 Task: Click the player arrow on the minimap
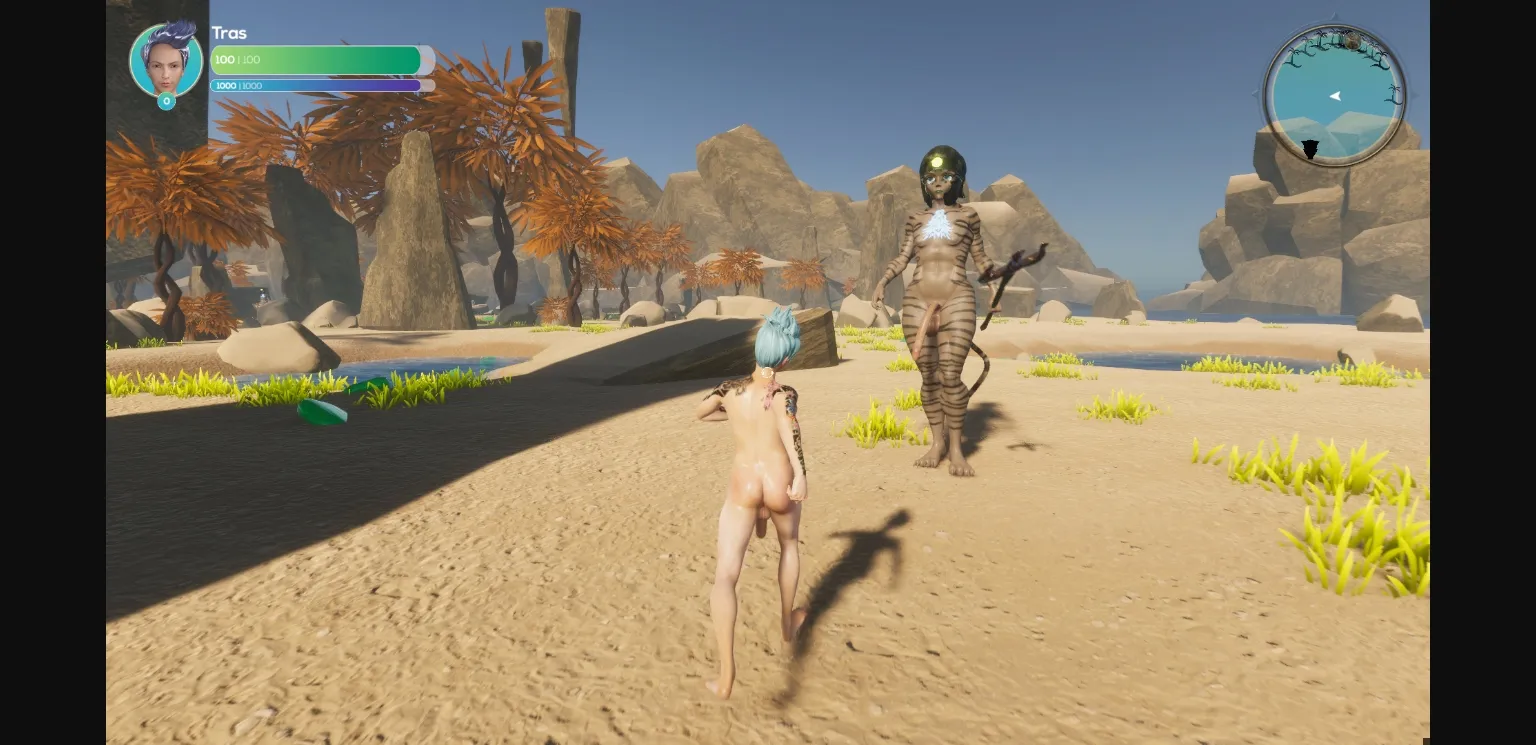click(1336, 96)
